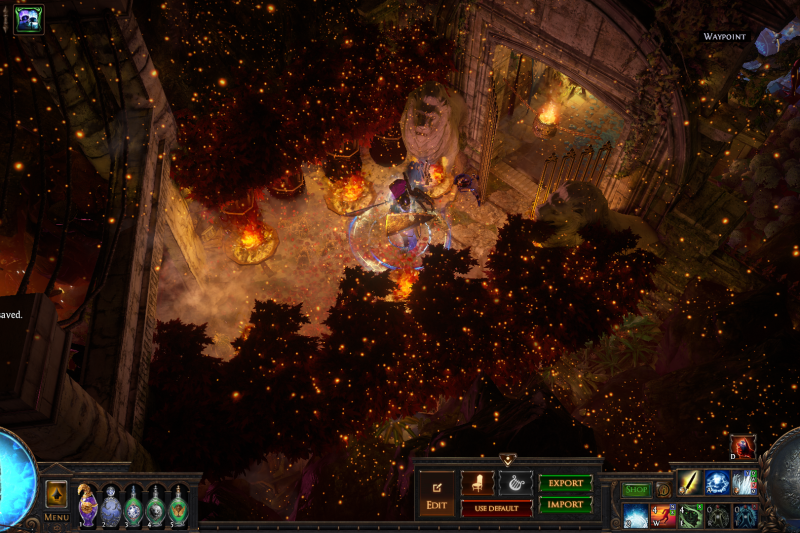The width and height of the screenshot is (800, 533).
Task: Open the Edit hideout mode
Action: (x=437, y=495)
